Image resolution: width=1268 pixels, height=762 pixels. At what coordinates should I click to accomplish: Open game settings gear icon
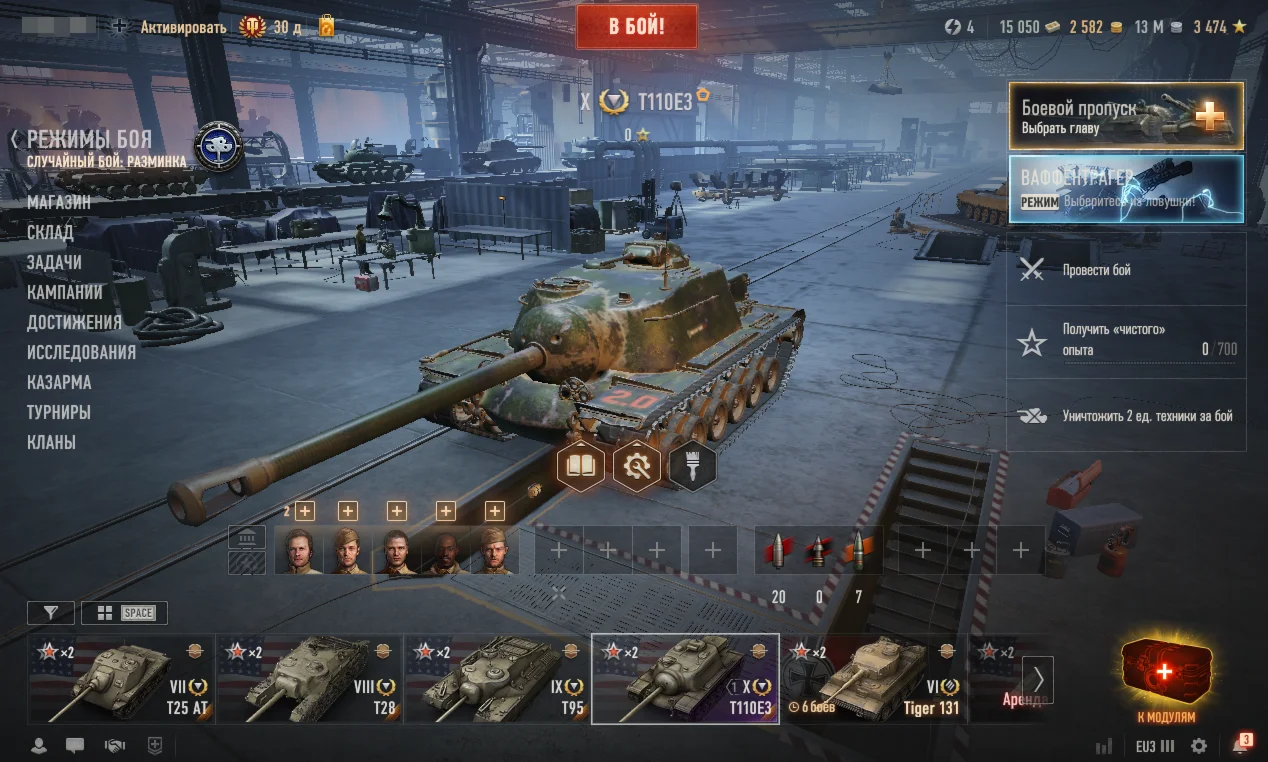tap(1198, 746)
